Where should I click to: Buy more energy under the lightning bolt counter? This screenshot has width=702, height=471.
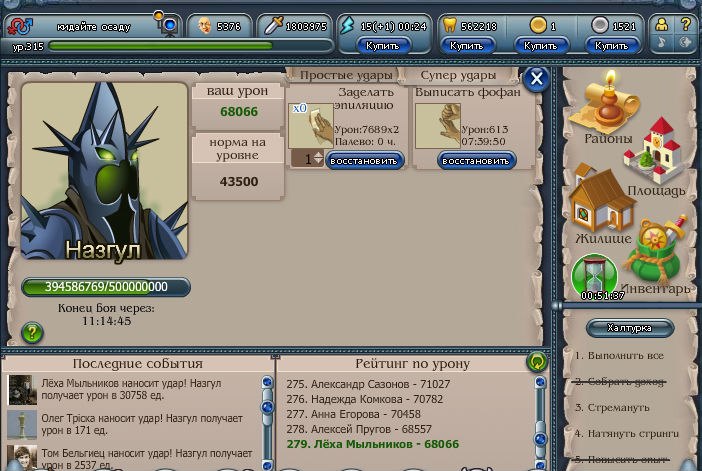[383, 45]
